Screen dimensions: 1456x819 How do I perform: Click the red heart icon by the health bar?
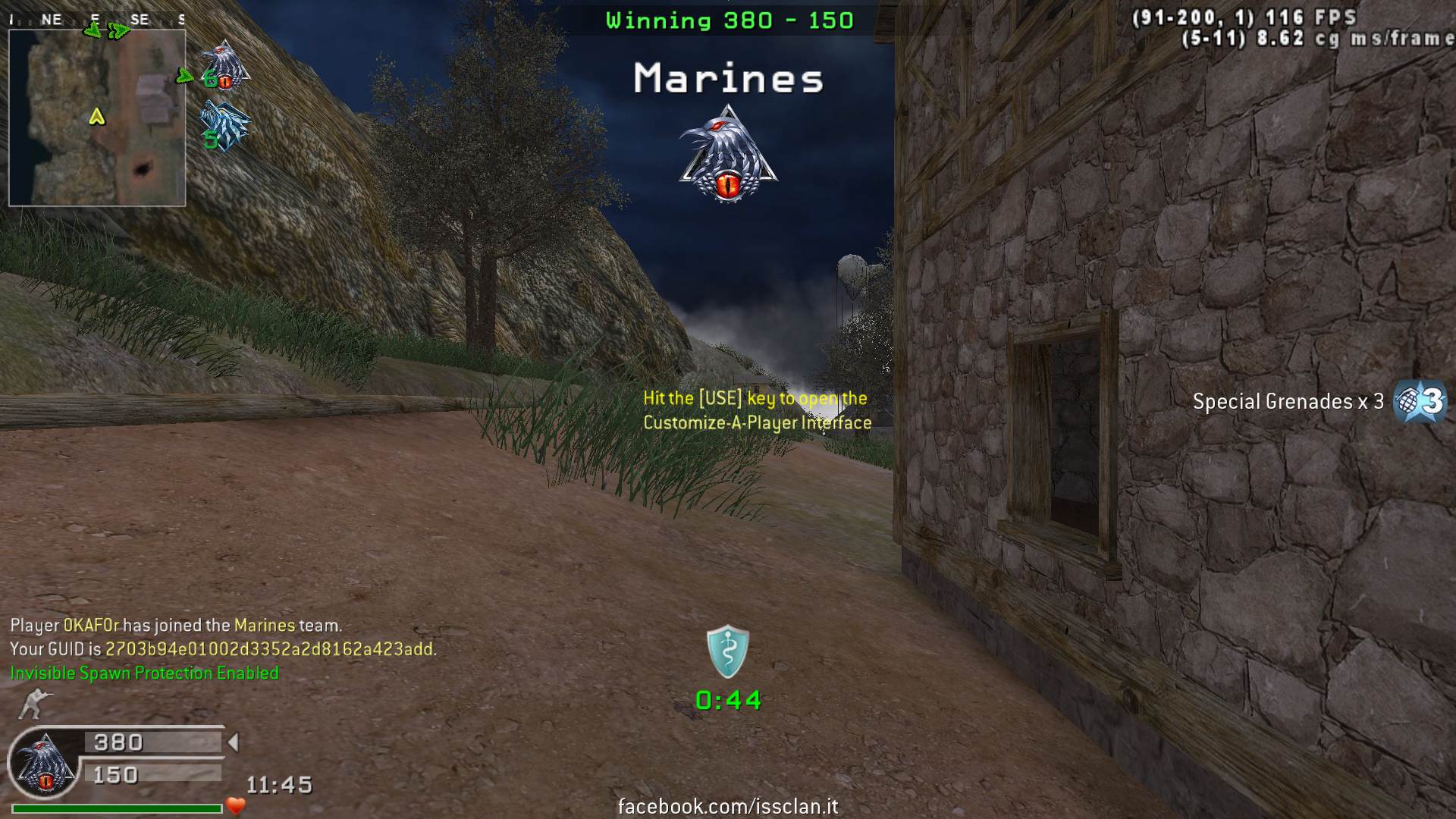(x=236, y=805)
